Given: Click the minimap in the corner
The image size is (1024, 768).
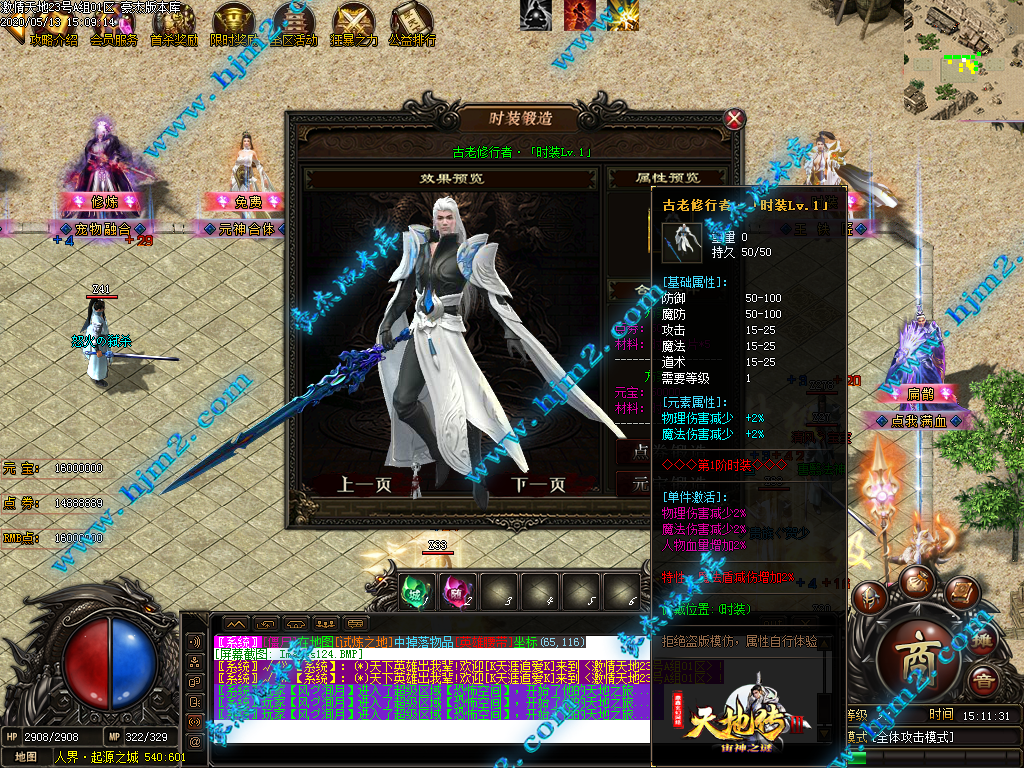Looking at the screenshot, I should click(963, 56).
